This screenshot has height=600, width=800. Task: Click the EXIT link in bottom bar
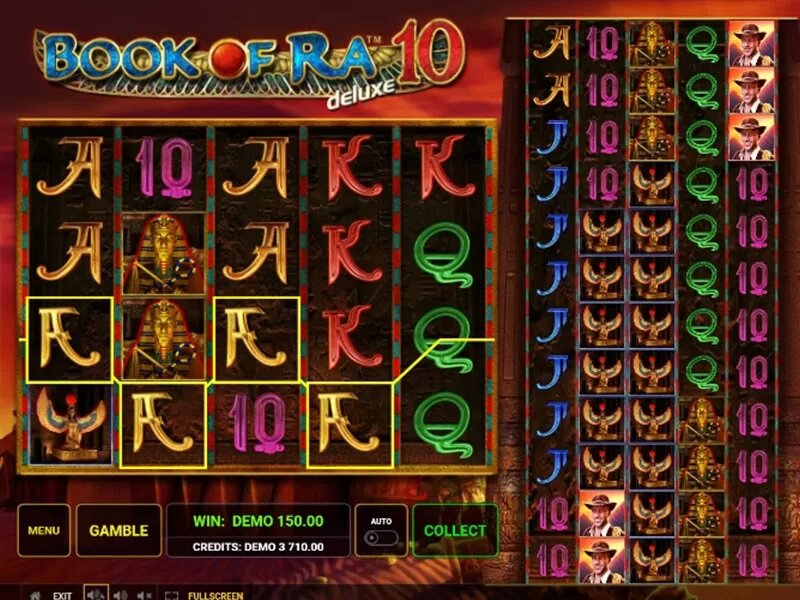[x=62, y=595]
